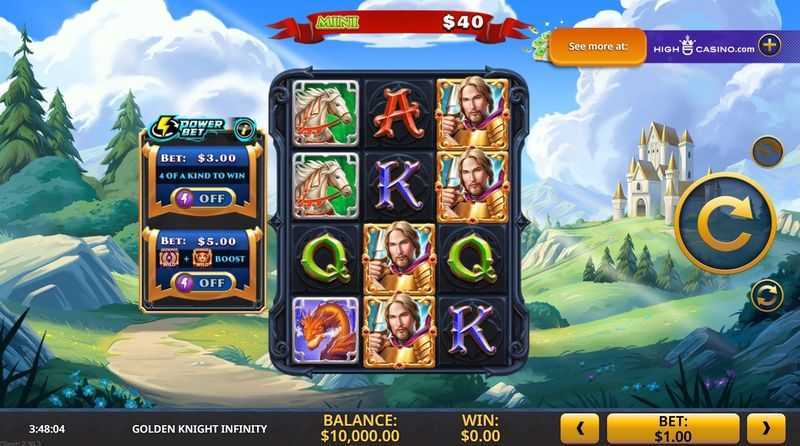Toggle the $5.00 Boost Power Bet switch
800x446 pixels.
203,282
